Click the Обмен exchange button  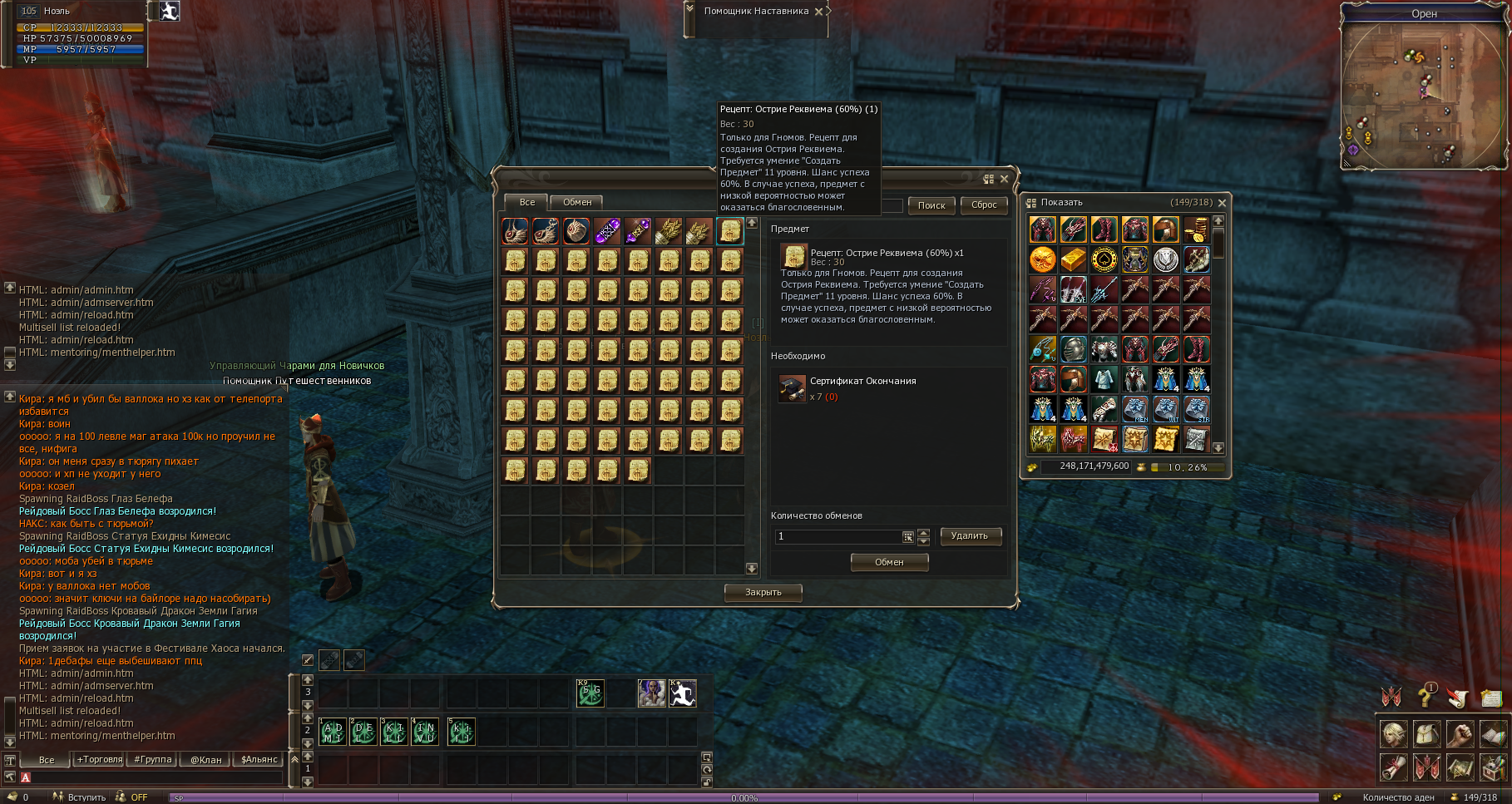click(889, 562)
